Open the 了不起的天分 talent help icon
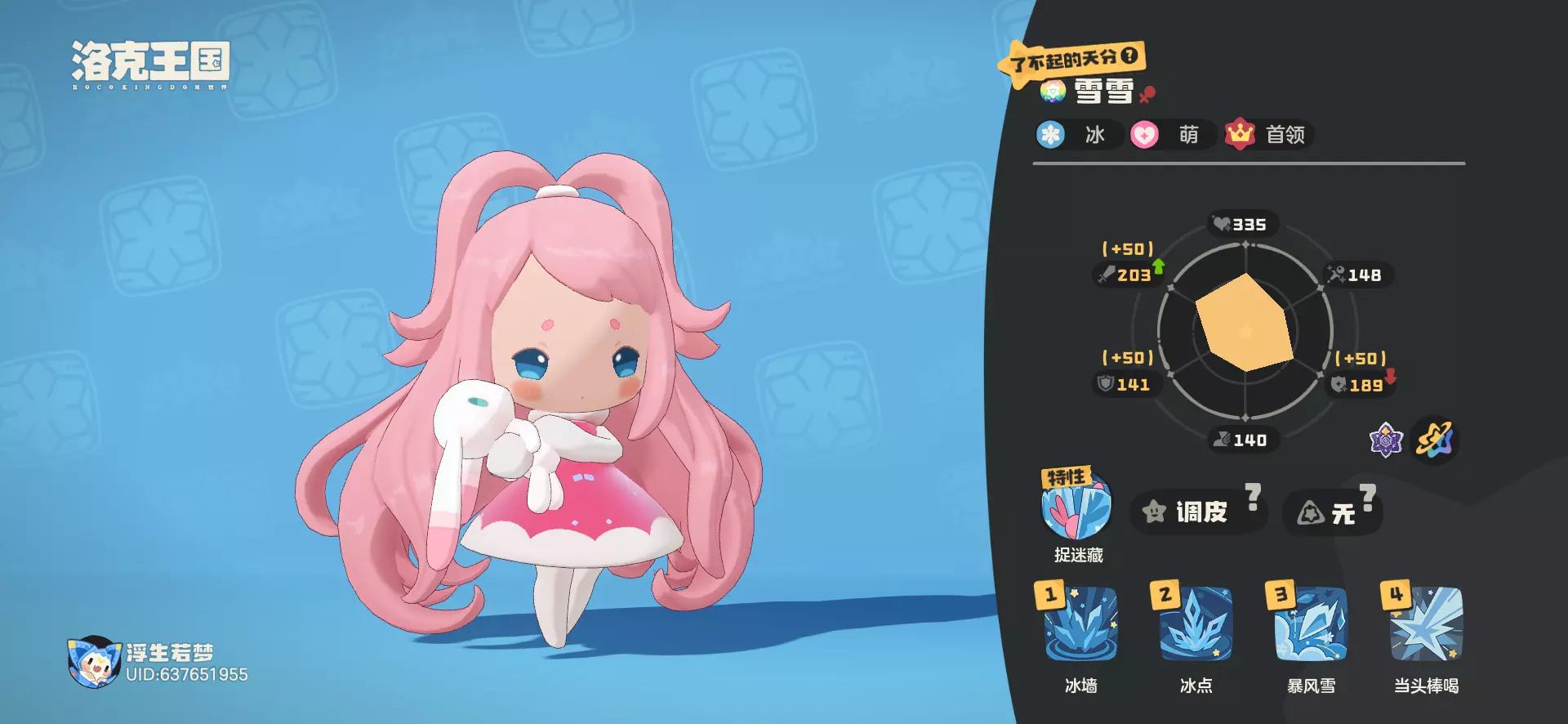Viewport: 1568px width, 724px height. coord(1129,56)
